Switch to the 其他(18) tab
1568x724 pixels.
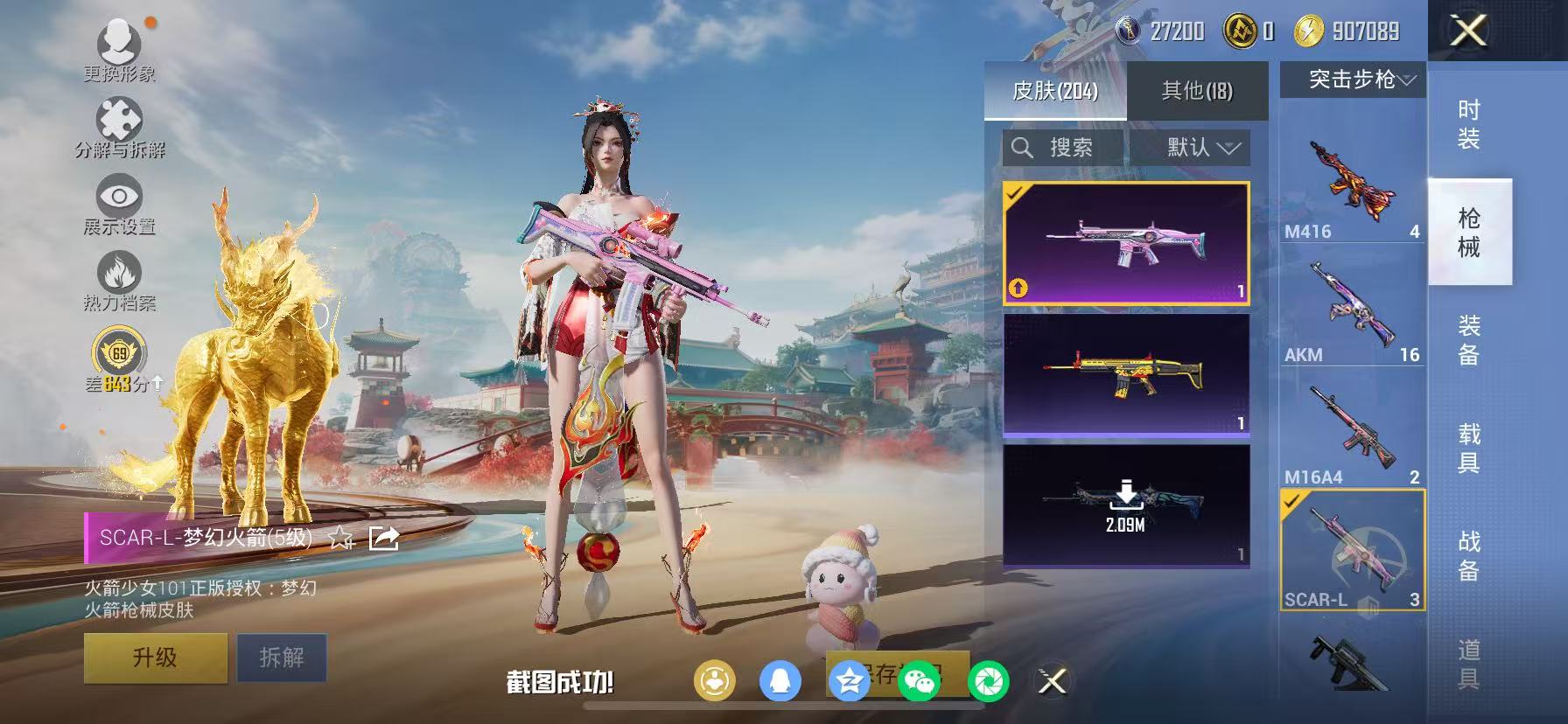pos(1195,91)
